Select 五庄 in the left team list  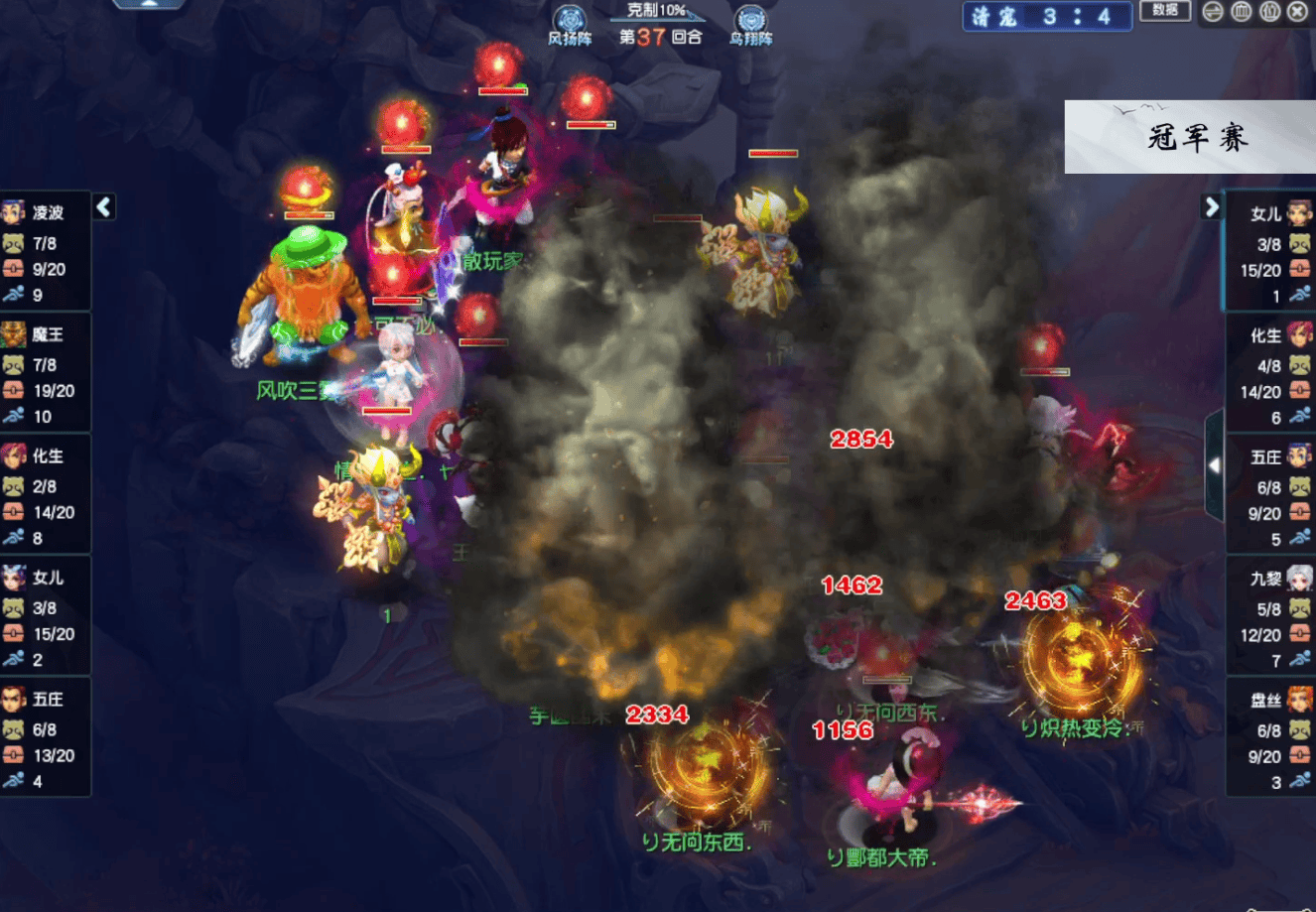[x=46, y=738]
